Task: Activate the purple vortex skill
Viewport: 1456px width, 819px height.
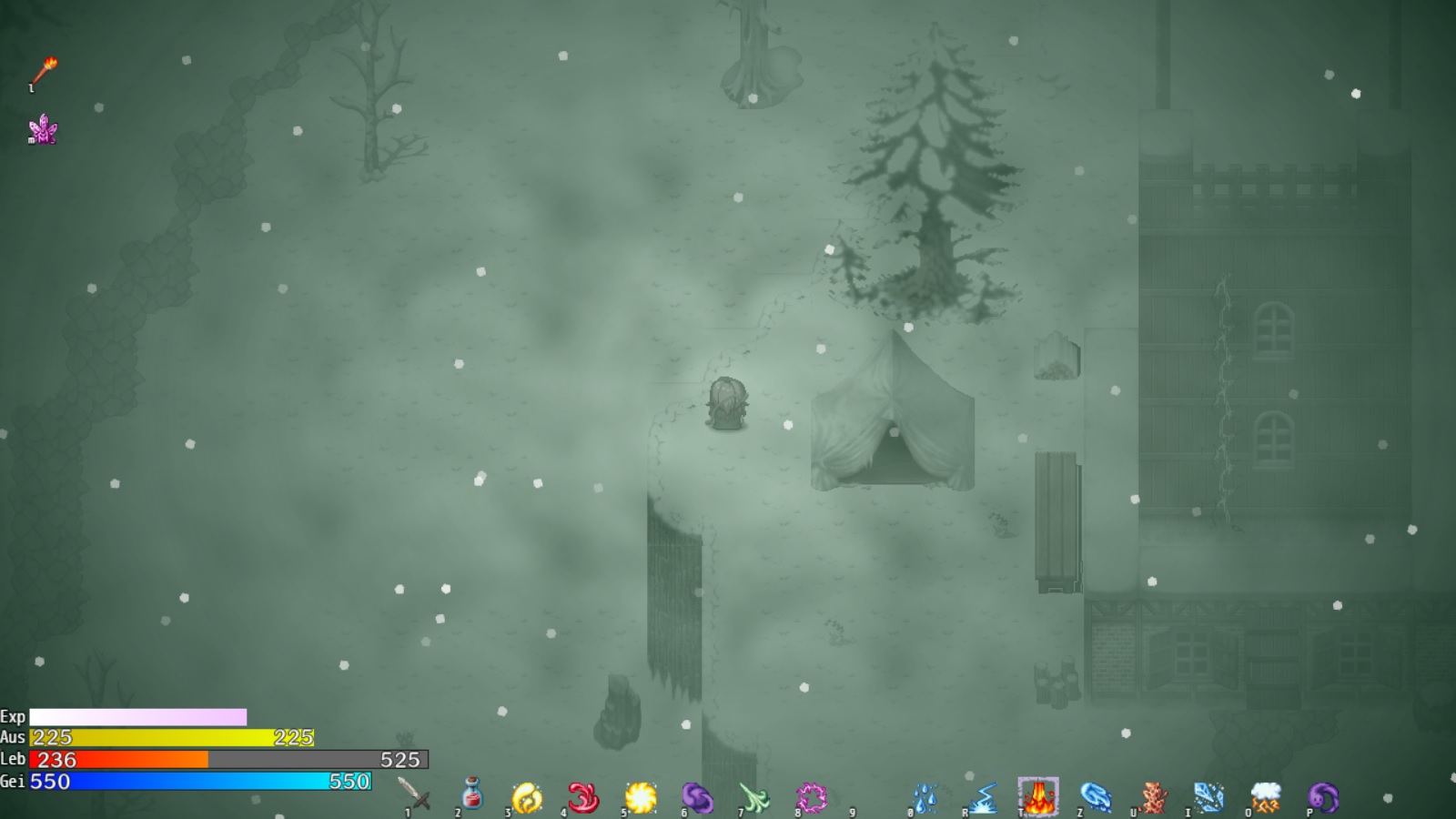Action: [x=697, y=797]
